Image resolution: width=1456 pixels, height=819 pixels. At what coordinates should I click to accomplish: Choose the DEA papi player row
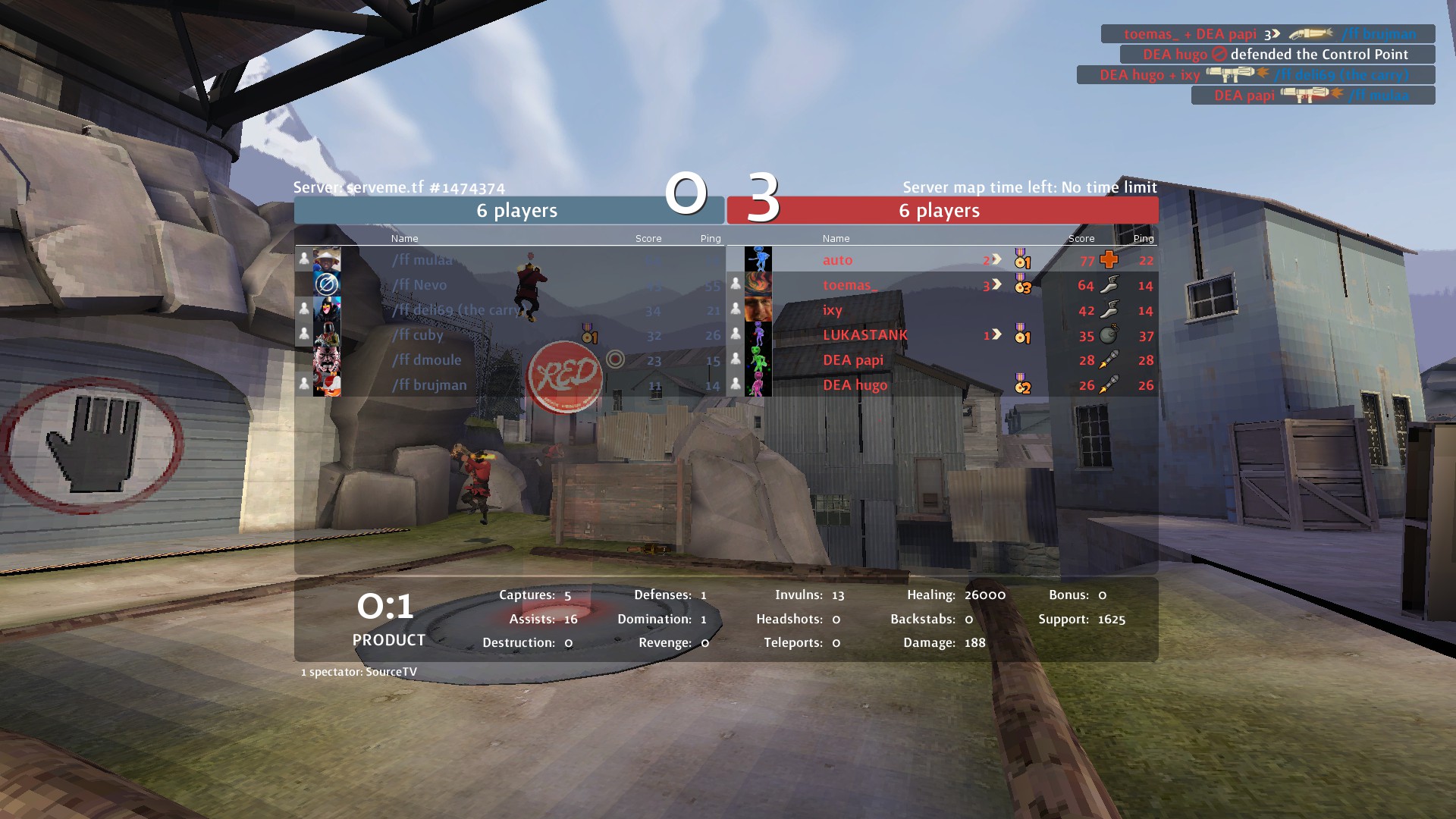coord(853,360)
